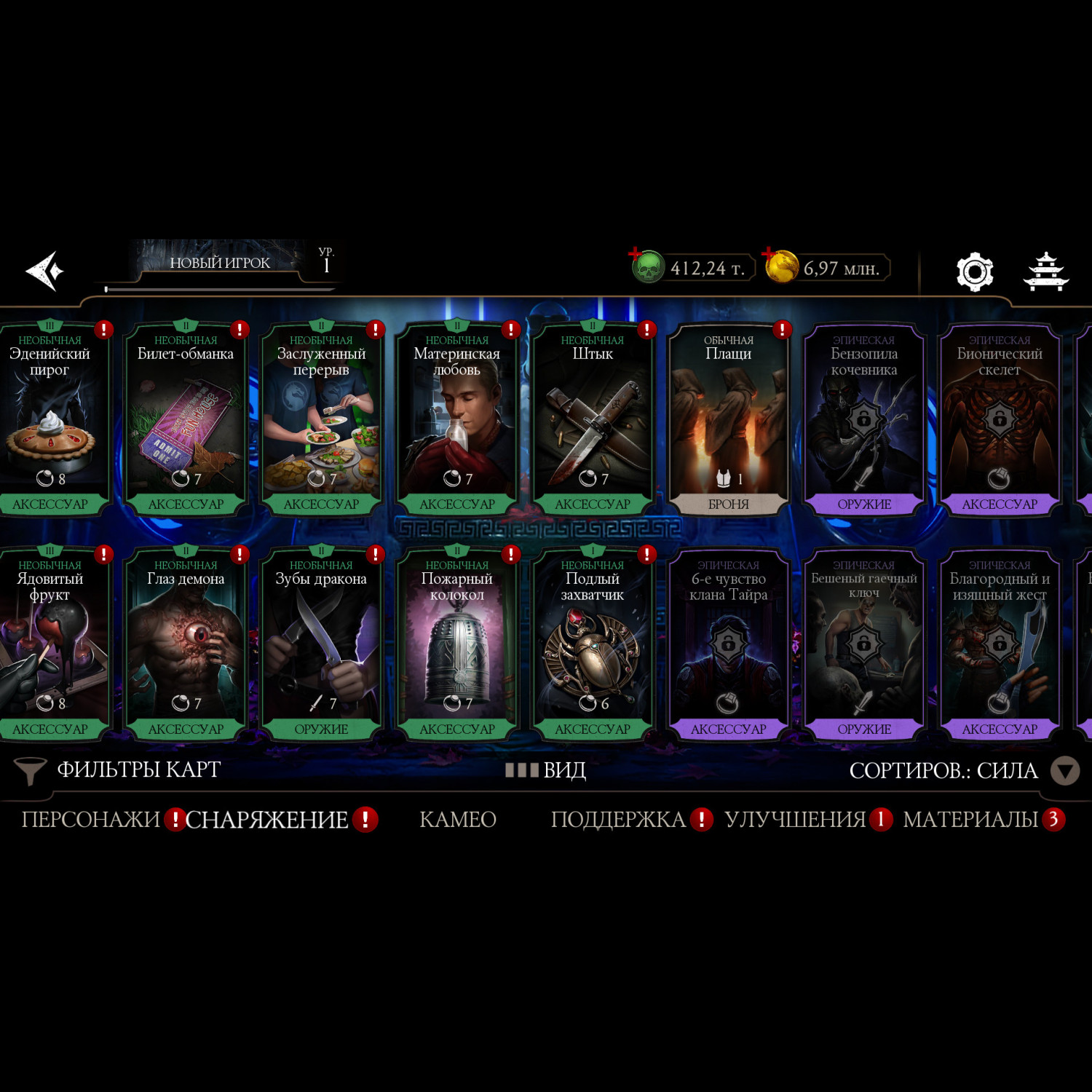This screenshot has width=1092, height=1092.
Task: View the locked Бензопила кочевника card
Action: pyautogui.click(x=864, y=419)
